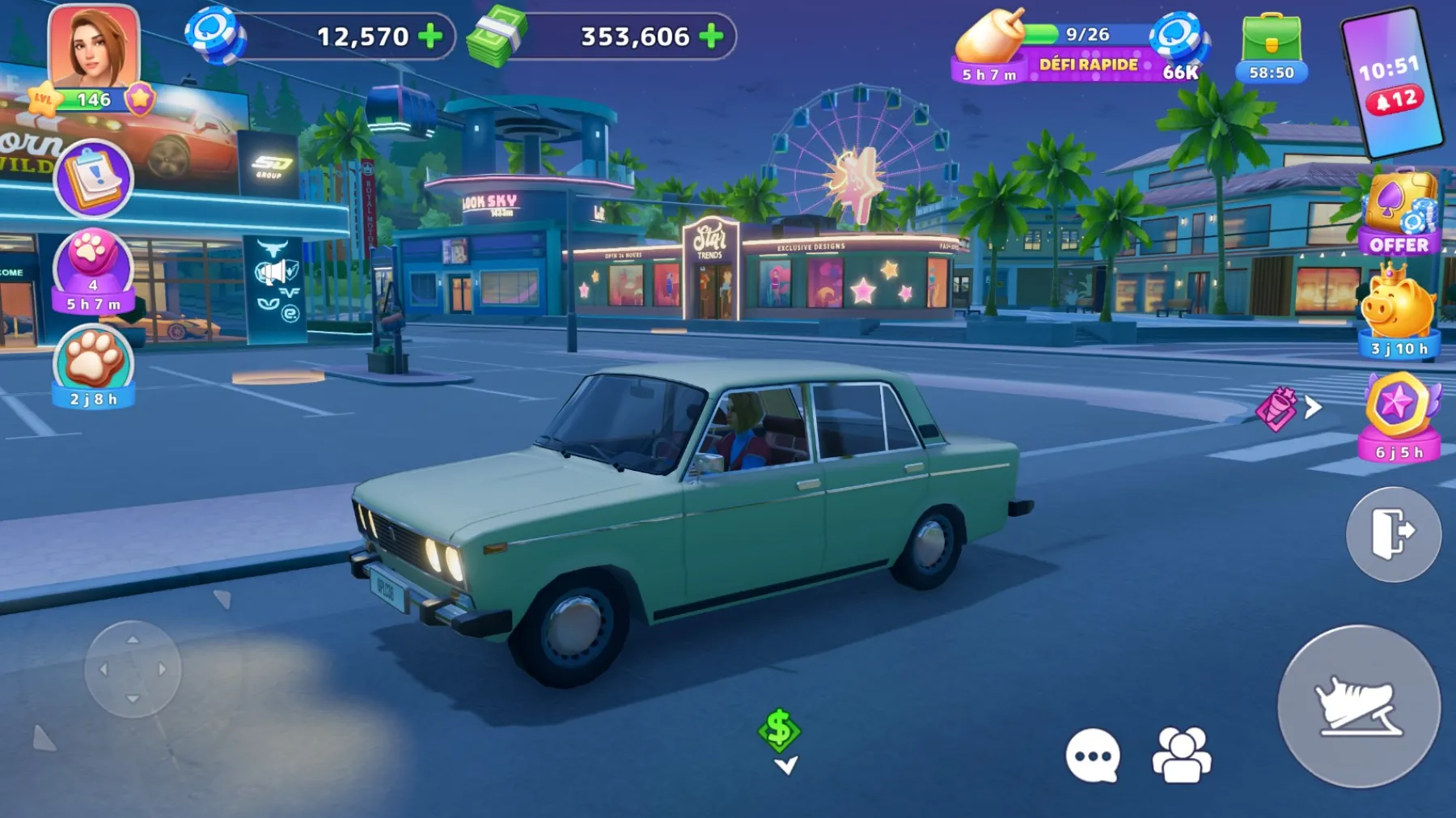Exit the car with the door button
Viewport: 1456px width, 818px height.
(x=1393, y=534)
